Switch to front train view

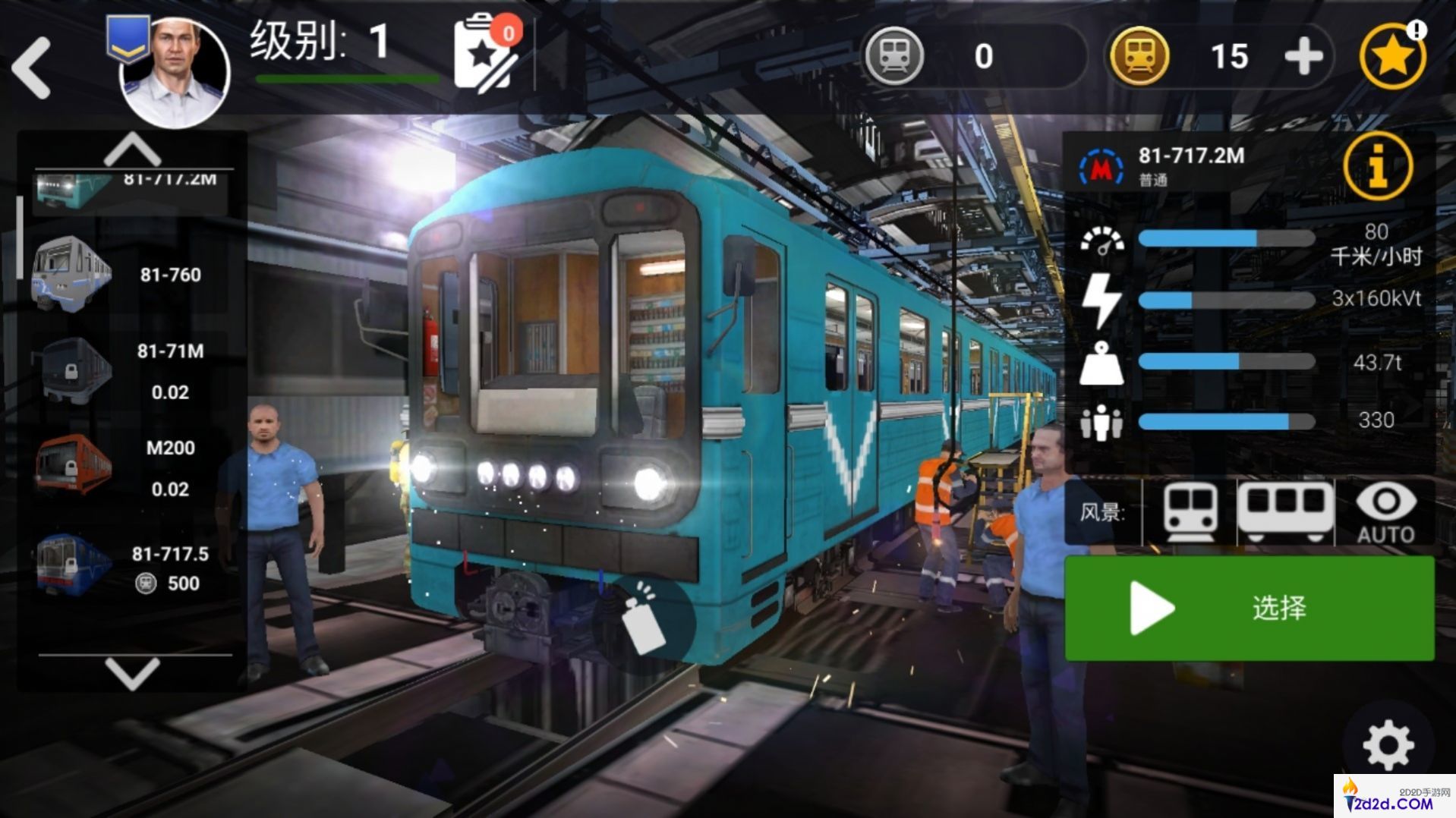pyautogui.click(x=1190, y=512)
